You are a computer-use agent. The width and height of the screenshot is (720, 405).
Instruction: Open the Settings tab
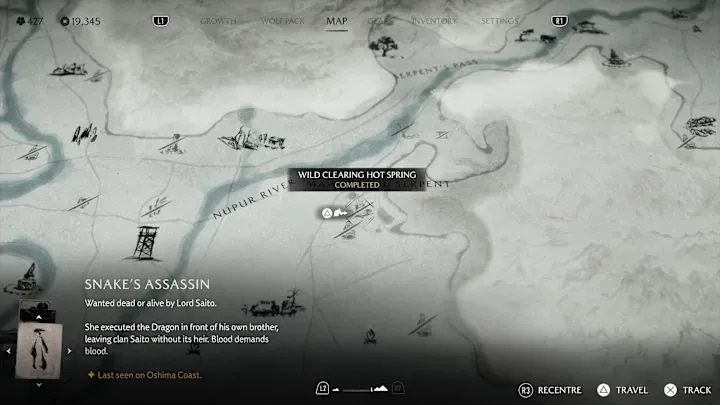pyautogui.click(x=499, y=20)
